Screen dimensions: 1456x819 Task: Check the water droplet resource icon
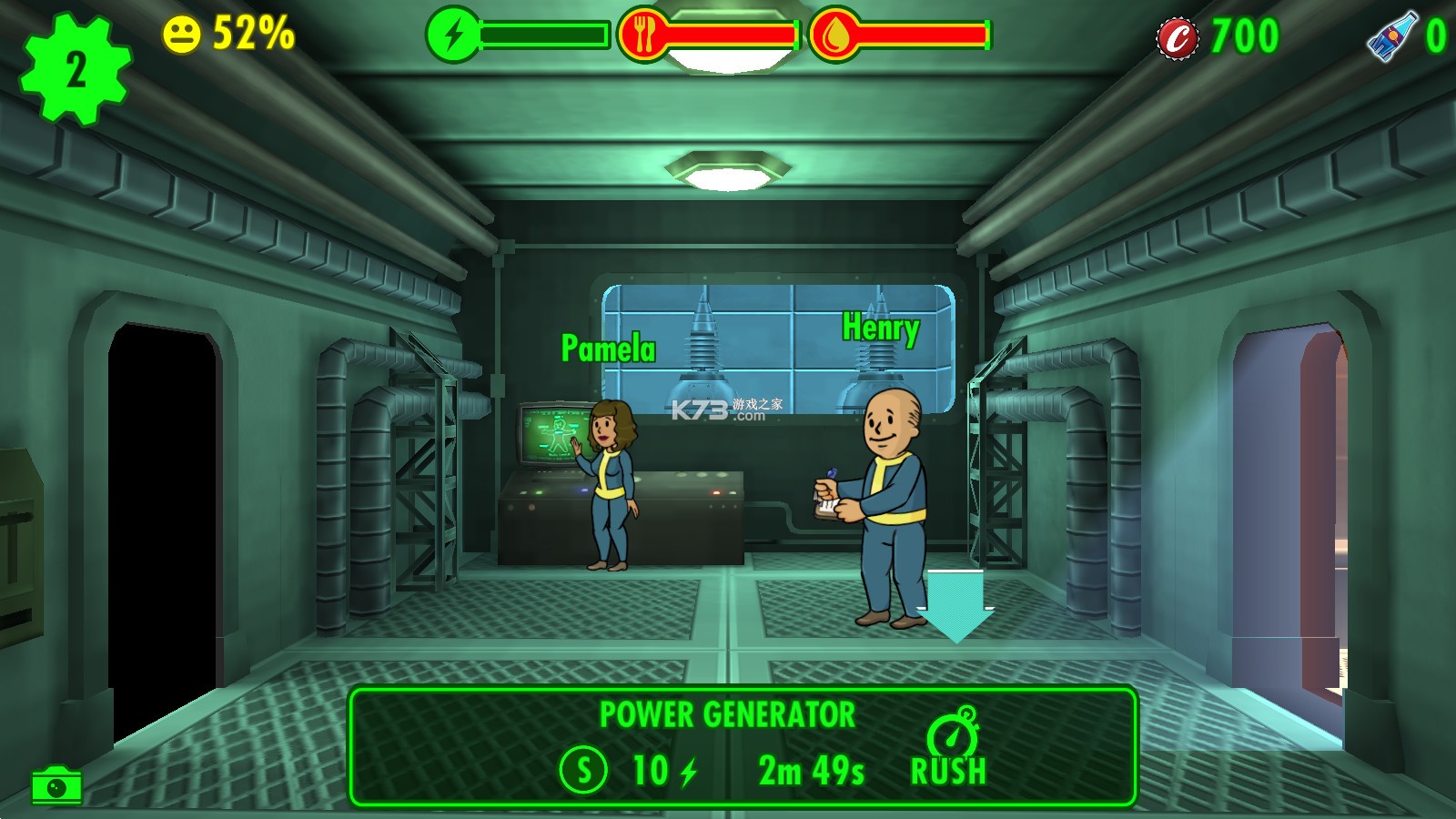pyautogui.click(x=834, y=35)
